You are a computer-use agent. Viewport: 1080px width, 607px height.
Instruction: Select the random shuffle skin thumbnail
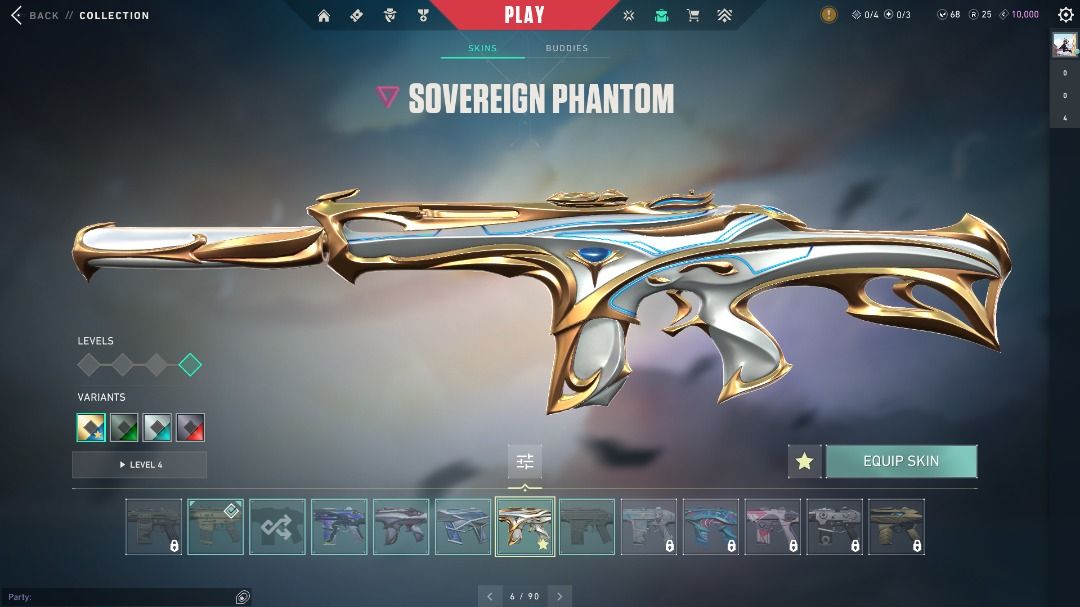[x=277, y=527]
